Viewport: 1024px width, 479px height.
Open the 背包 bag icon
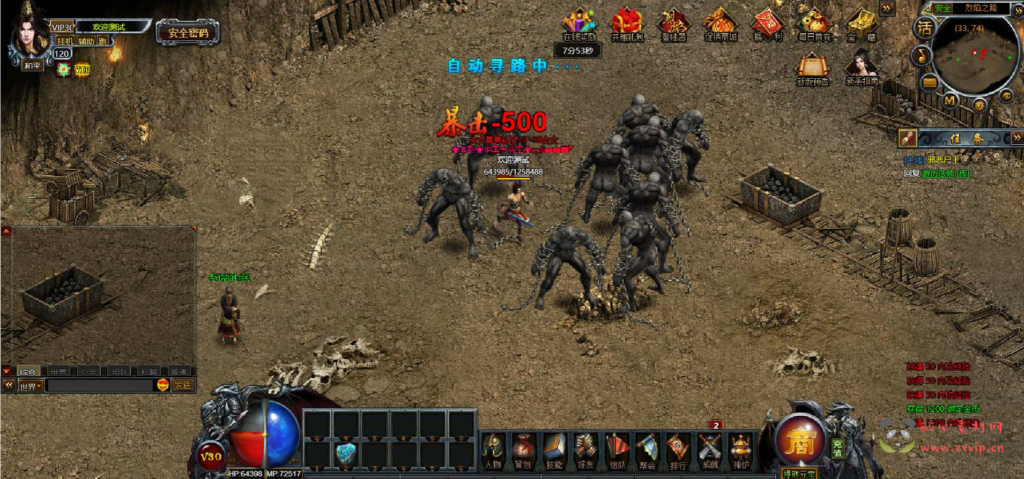tap(523, 448)
